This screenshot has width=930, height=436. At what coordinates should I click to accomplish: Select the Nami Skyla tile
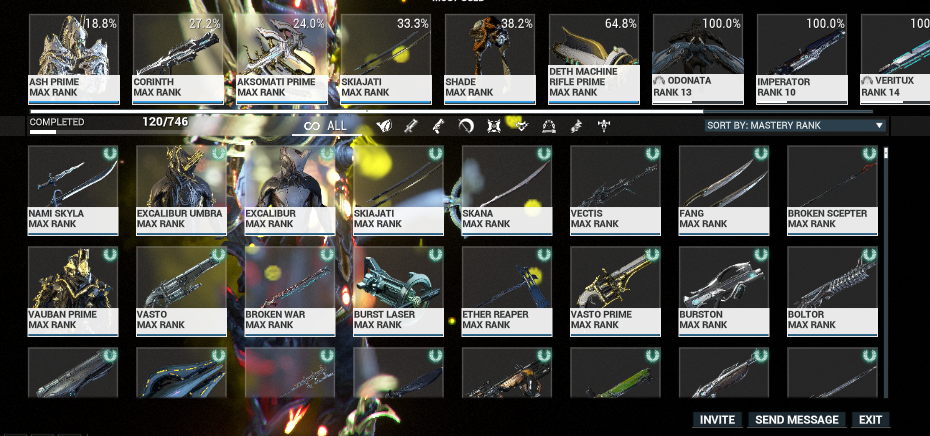click(73, 189)
